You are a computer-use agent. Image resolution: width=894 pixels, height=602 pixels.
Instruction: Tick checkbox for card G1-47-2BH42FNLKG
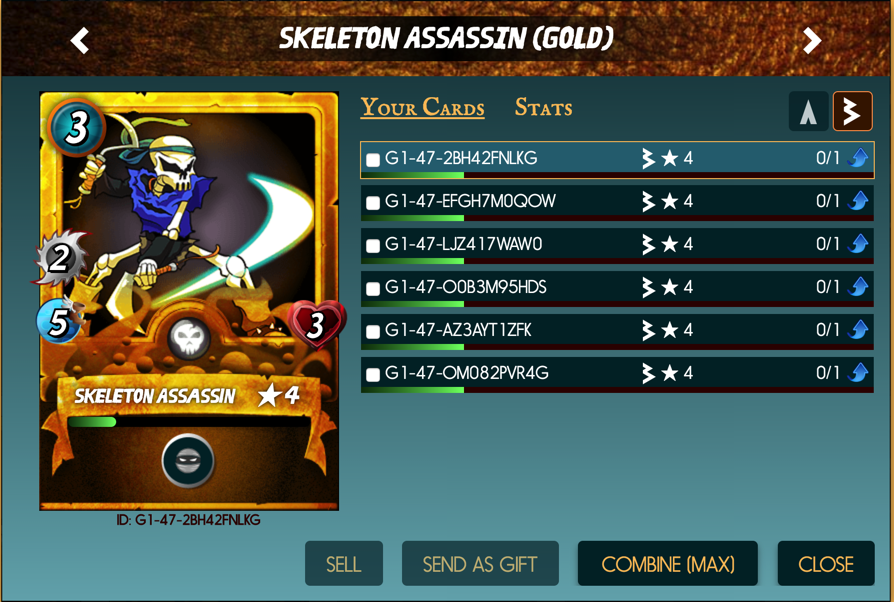(x=373, y=160)
